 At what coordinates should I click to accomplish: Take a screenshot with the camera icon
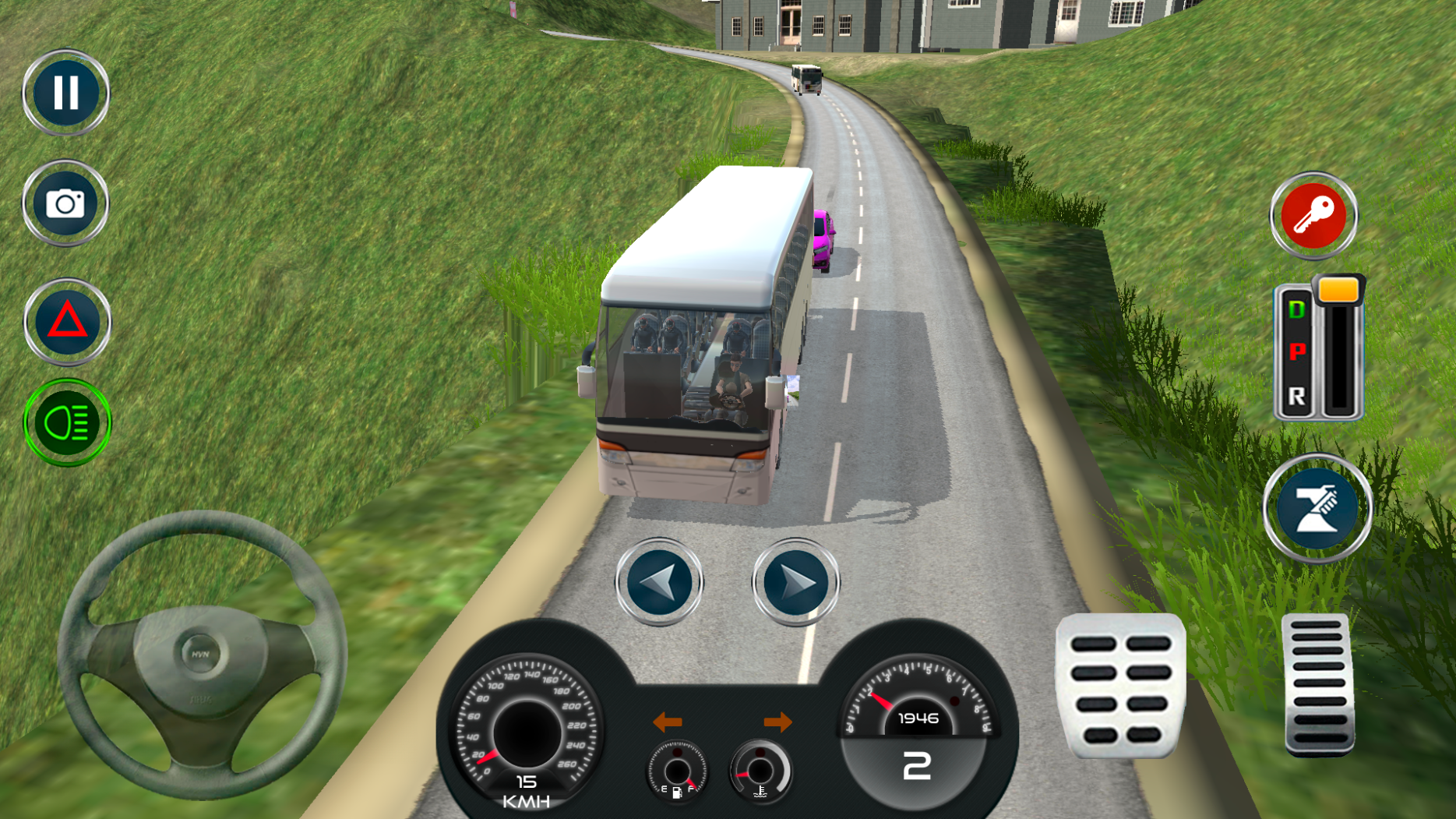coord(65,203)
